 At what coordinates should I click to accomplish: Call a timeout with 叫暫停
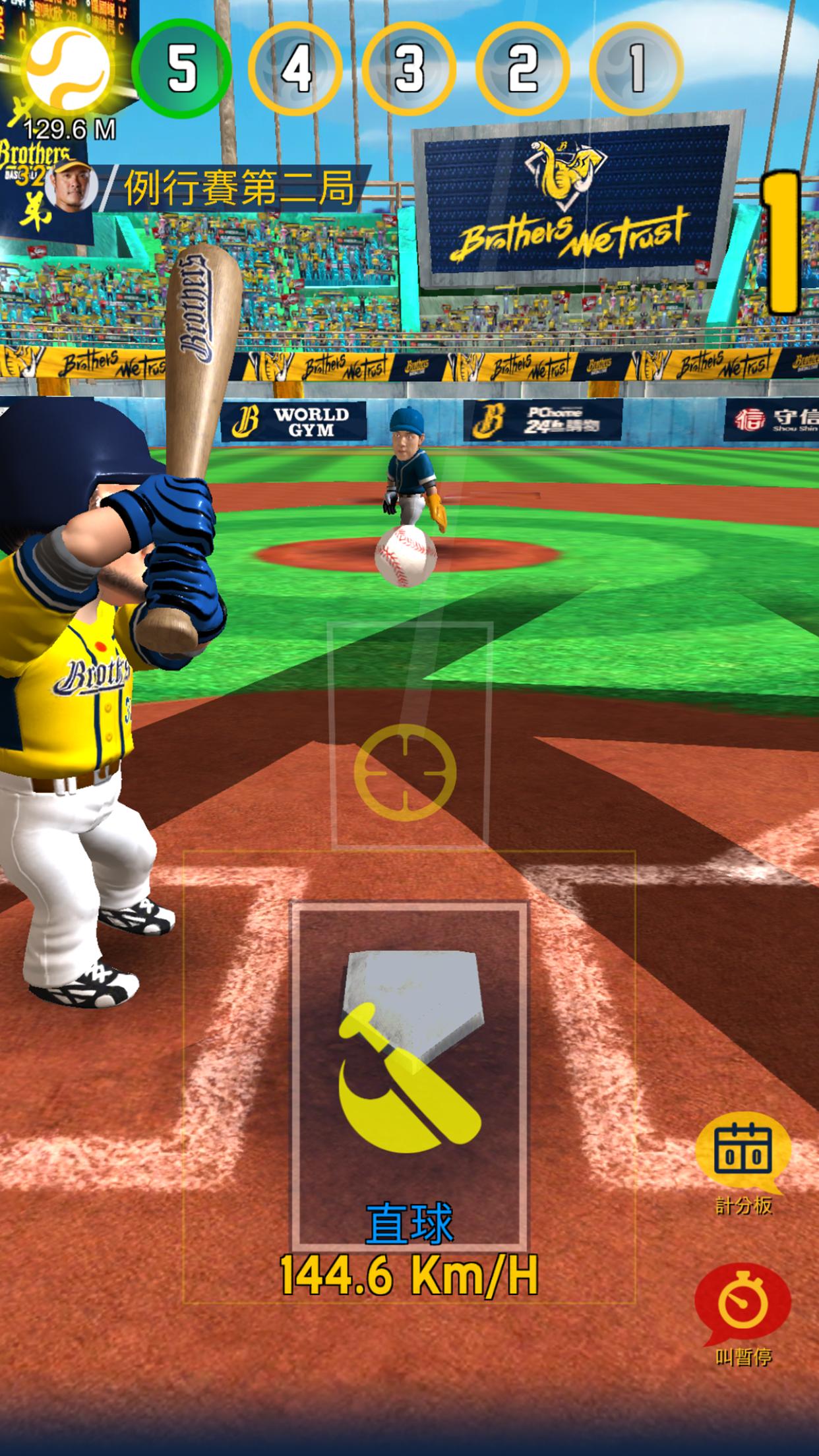[x=743, y=1304]
